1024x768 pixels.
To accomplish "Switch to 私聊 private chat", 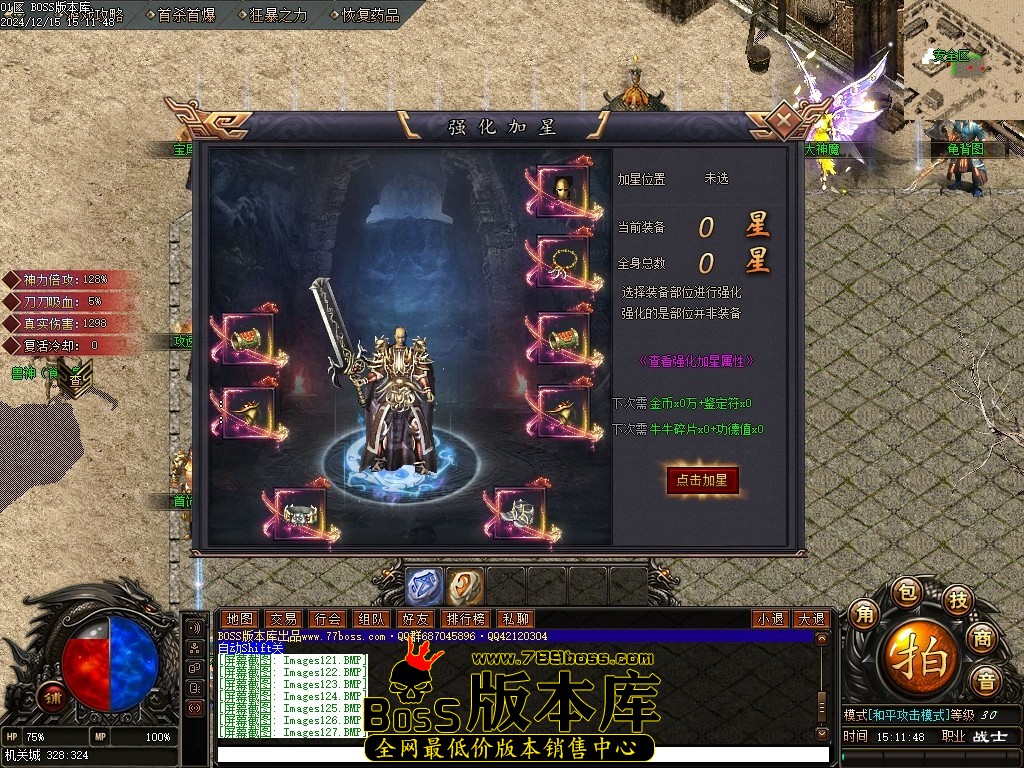I will click(515, 619).
